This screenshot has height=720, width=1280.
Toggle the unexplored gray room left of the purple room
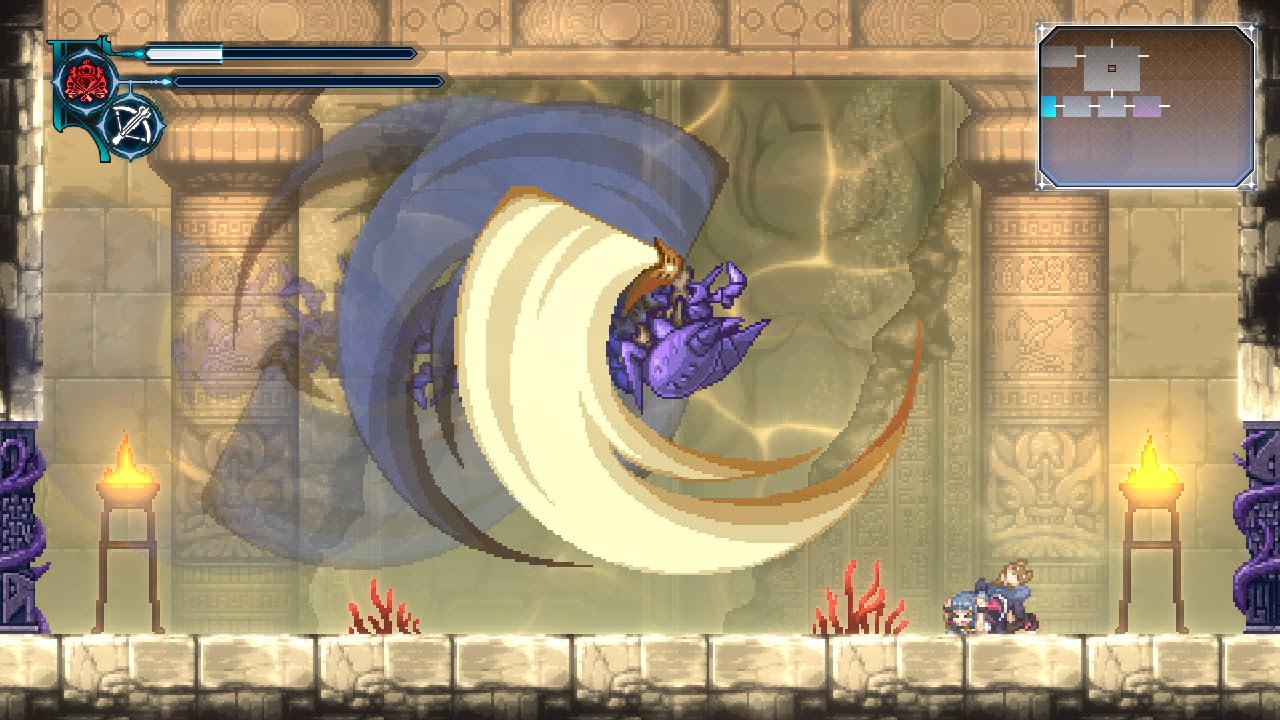[1111, 105]
